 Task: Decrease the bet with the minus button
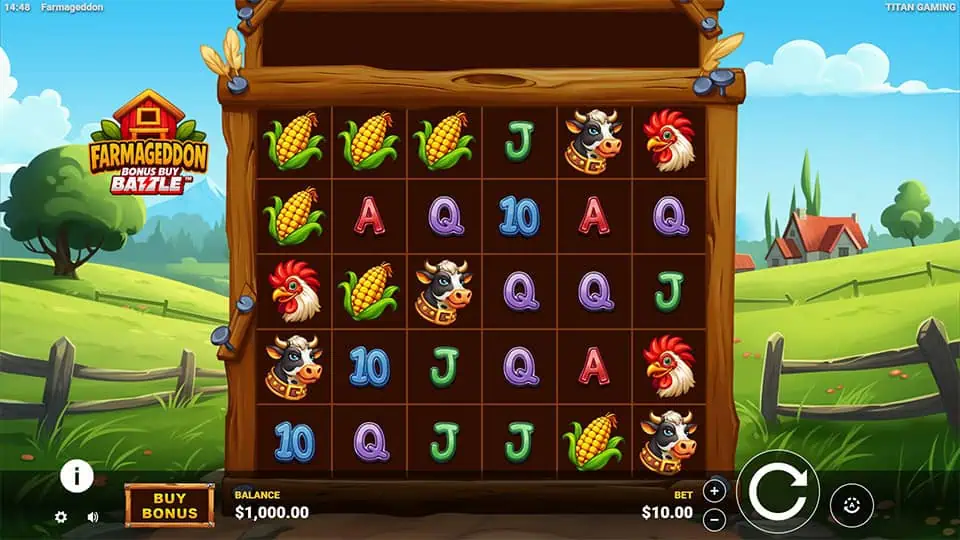pos(714,519)
